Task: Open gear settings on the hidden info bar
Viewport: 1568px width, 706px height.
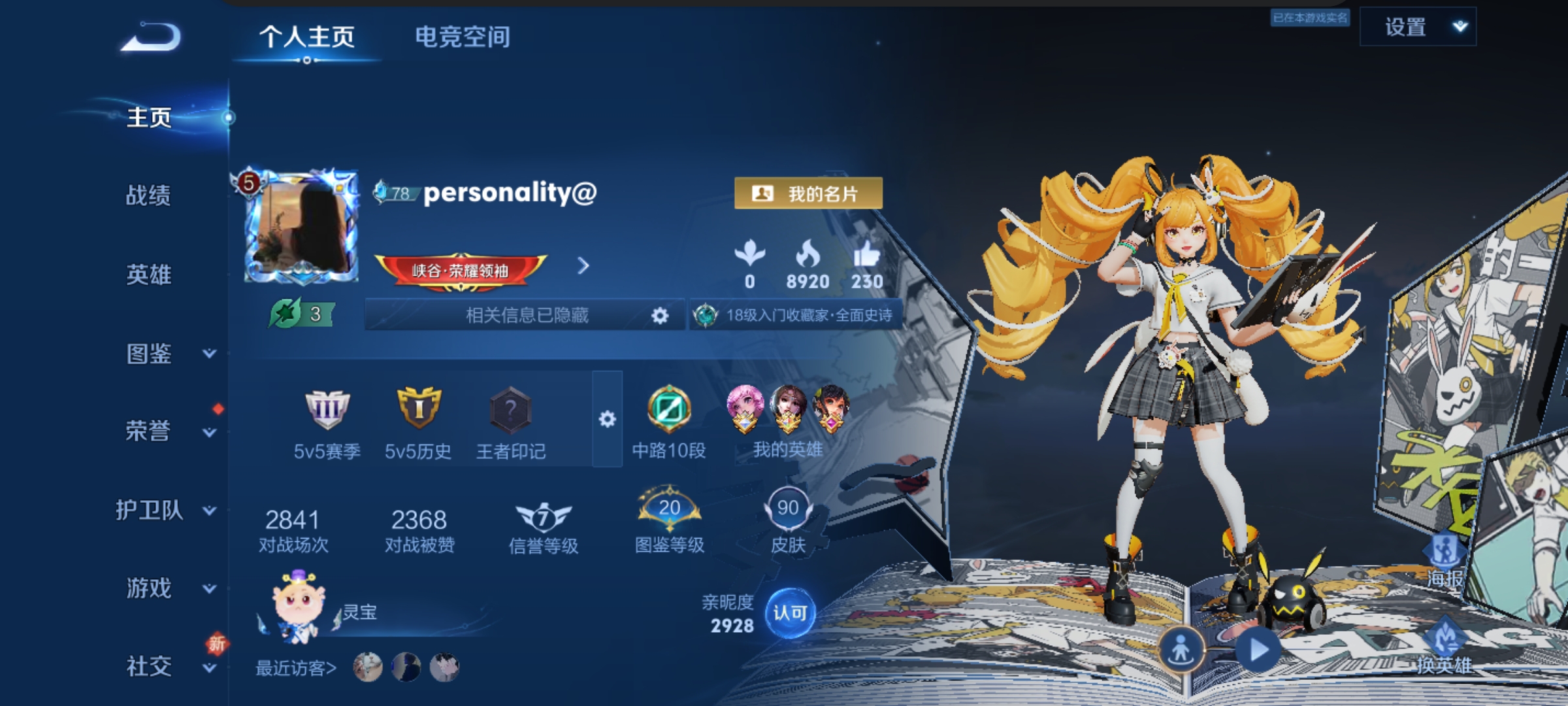Action: point(660,316)
